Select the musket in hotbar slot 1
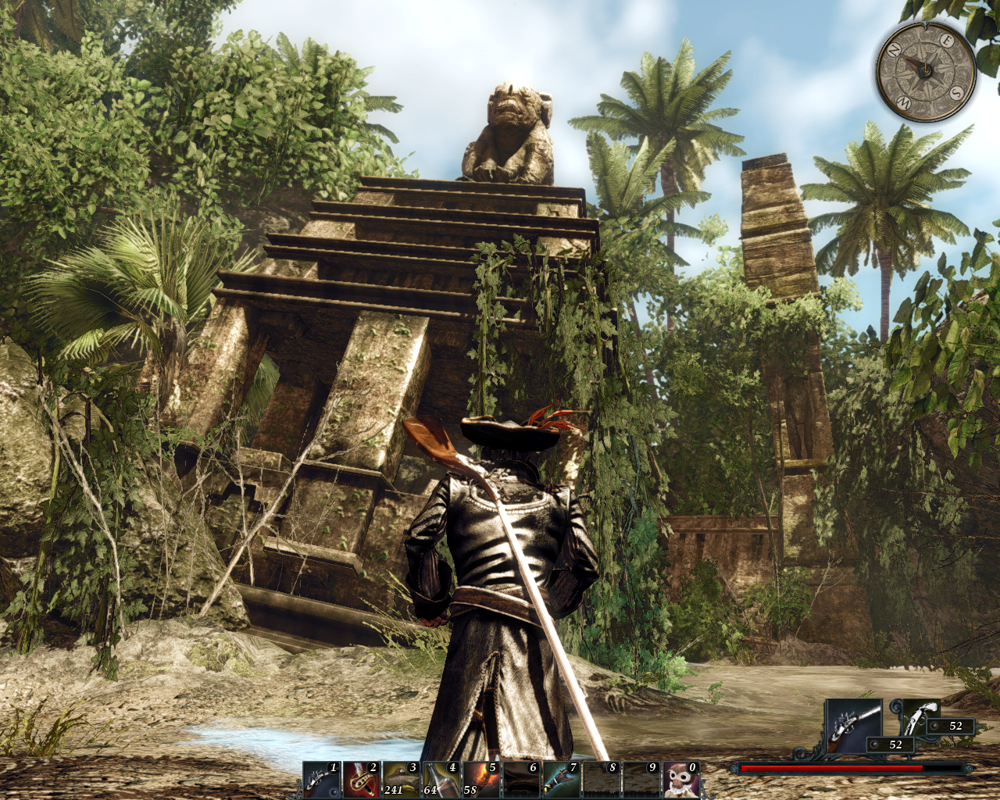This screenshot has width=1000, height=800. [321, 780]
